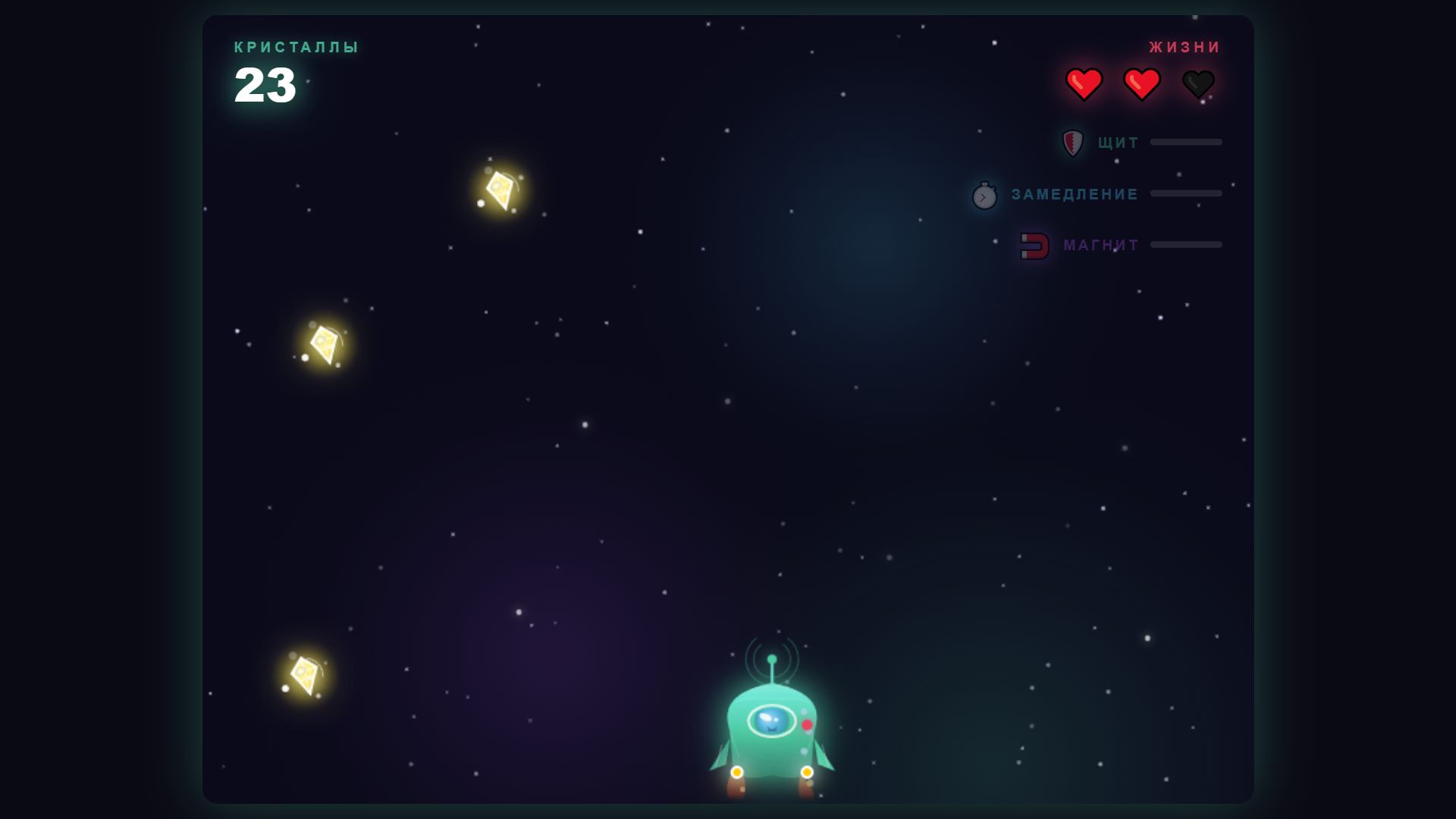Click the shield progress bar
This screenshot has height=819, width=1456.
coord(1186,142)
